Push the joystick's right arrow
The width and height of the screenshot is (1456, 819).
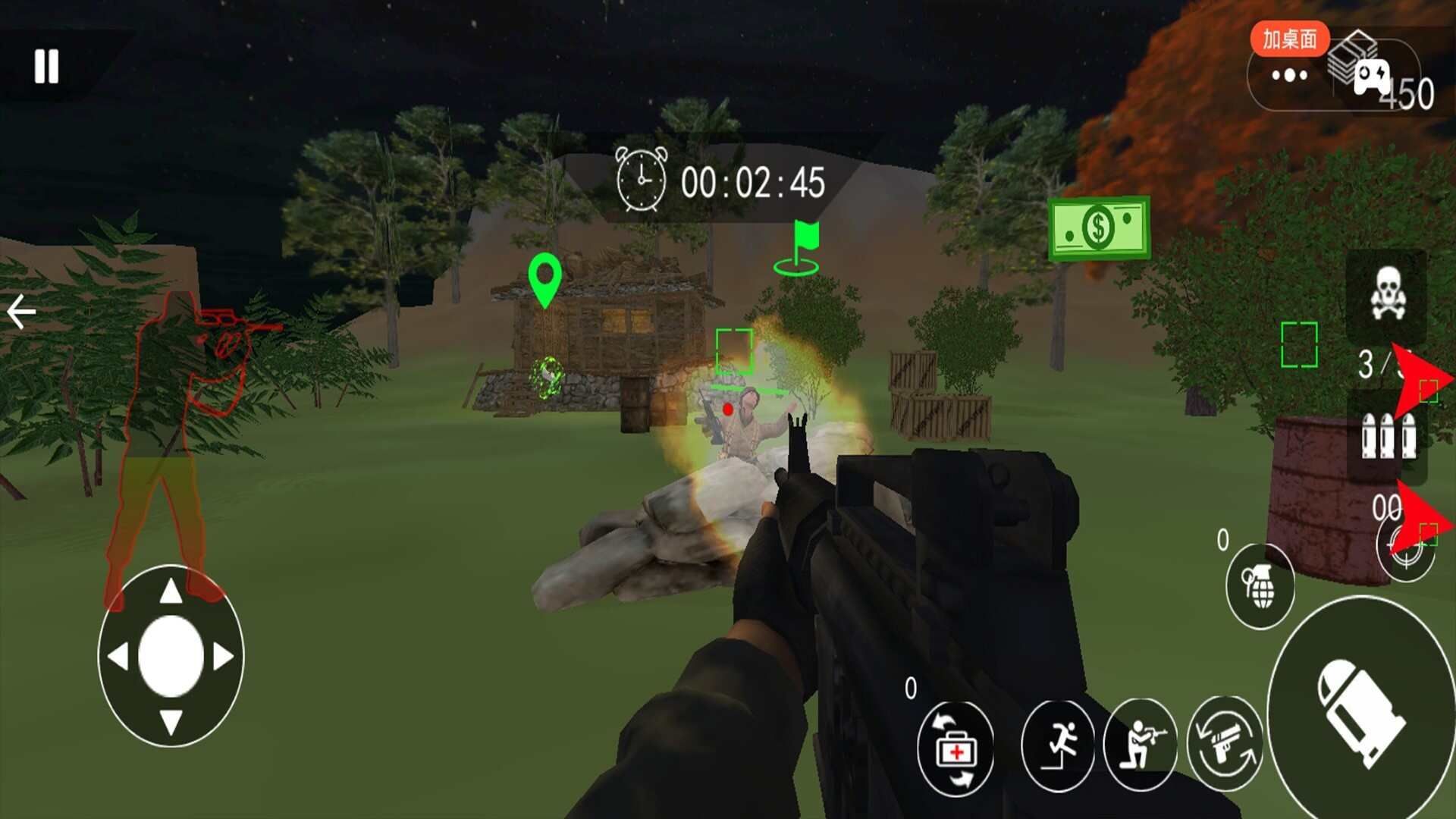pyautogui.click(x=224, y=656)
